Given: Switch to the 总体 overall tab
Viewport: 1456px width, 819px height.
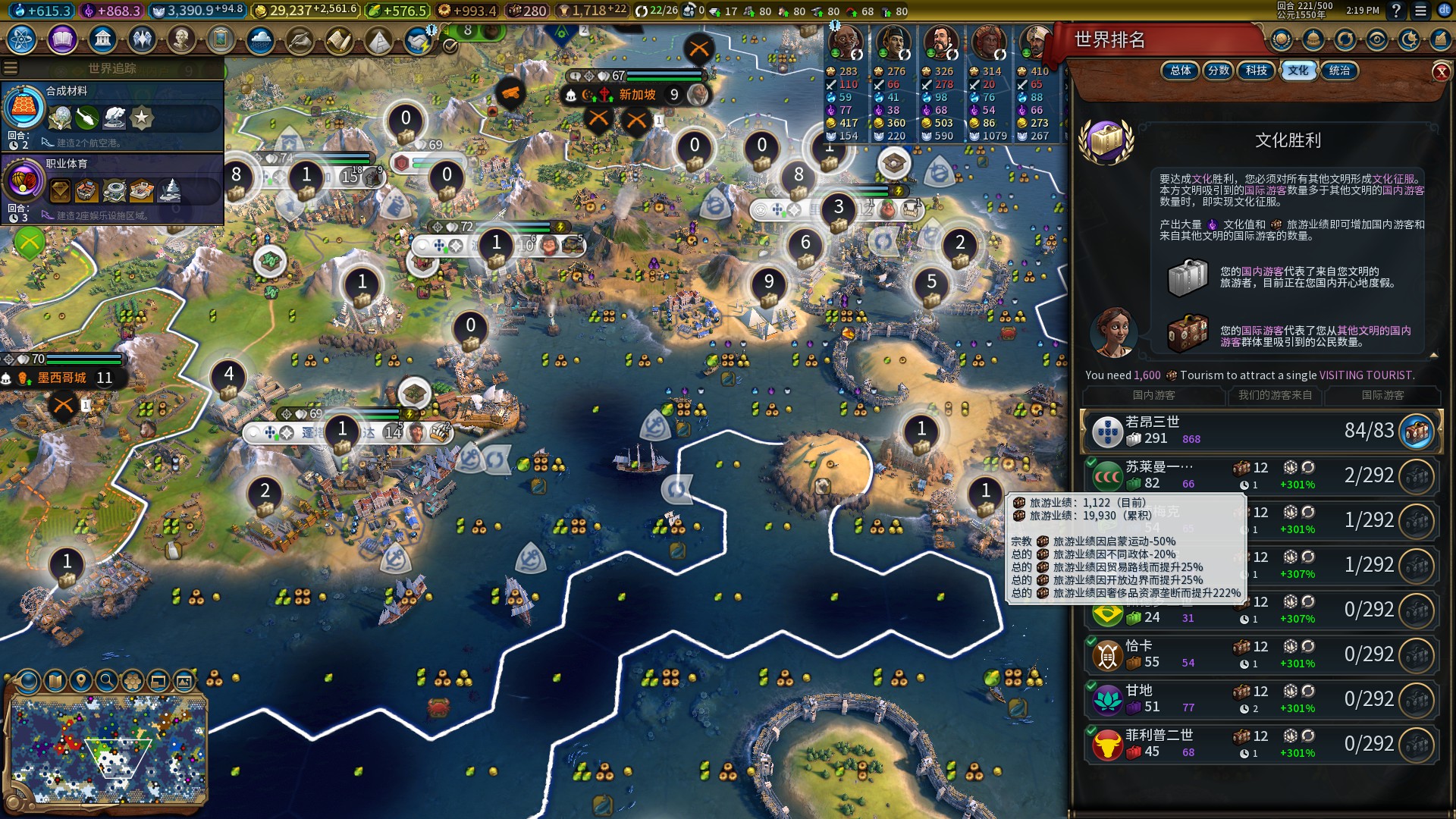Looking at the screenshot, I should 1180,71.
